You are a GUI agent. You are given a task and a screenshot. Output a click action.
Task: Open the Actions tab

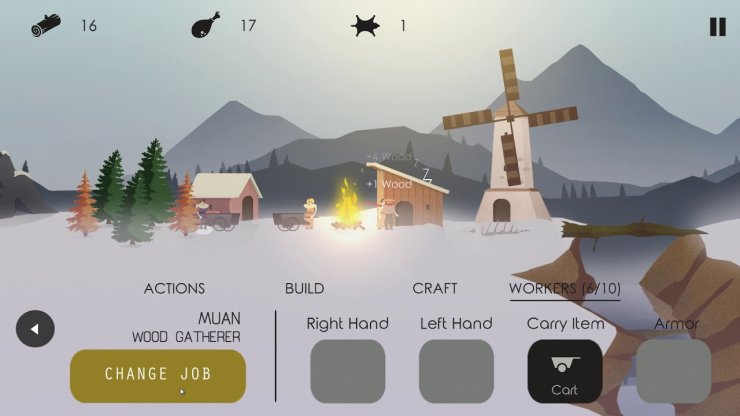click(174, 288)
